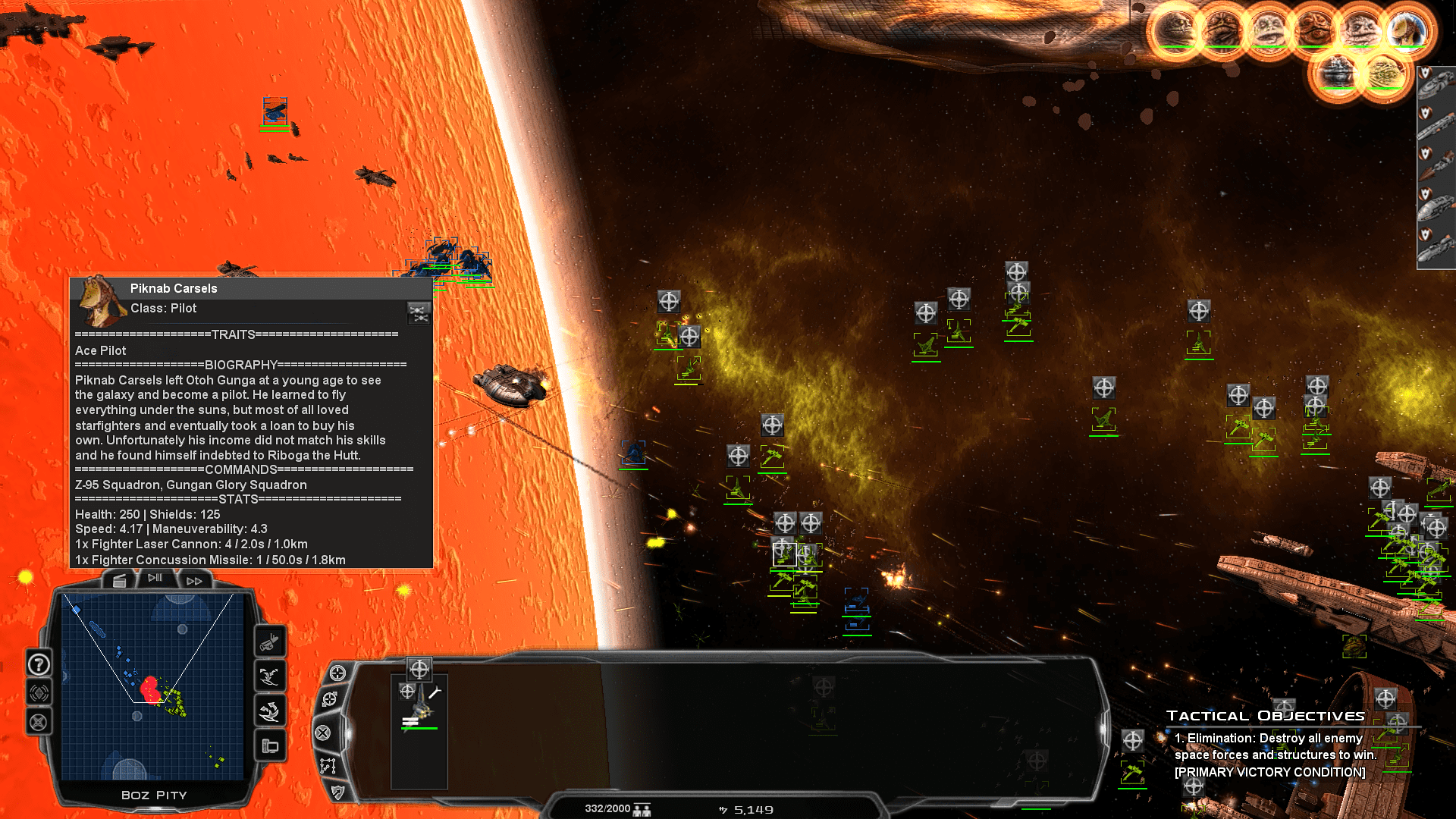
Task: Activate the shield guard command button
Action: [337, 792]
